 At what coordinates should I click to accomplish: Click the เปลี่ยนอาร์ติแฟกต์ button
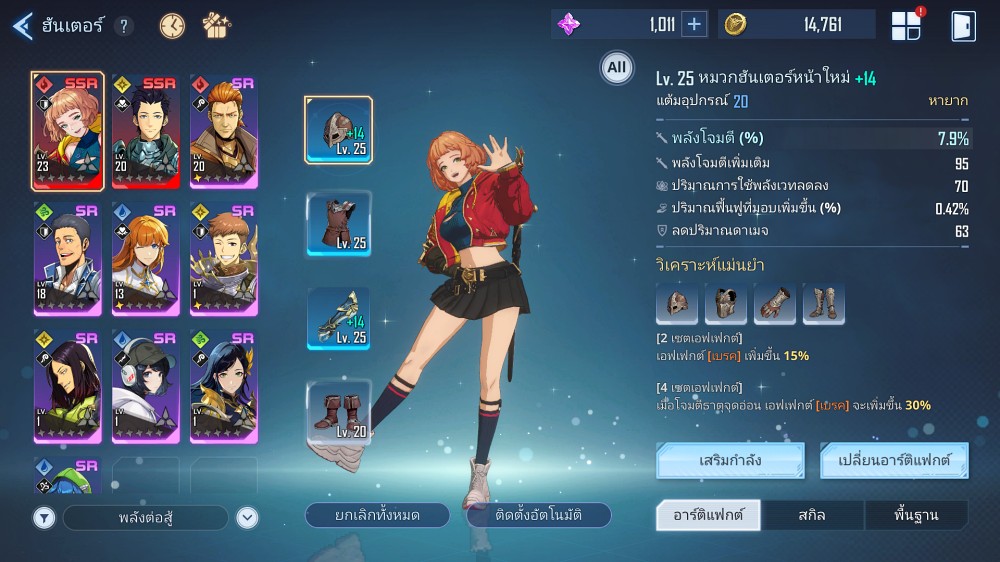pyautogui.click(x=894, y=461)
